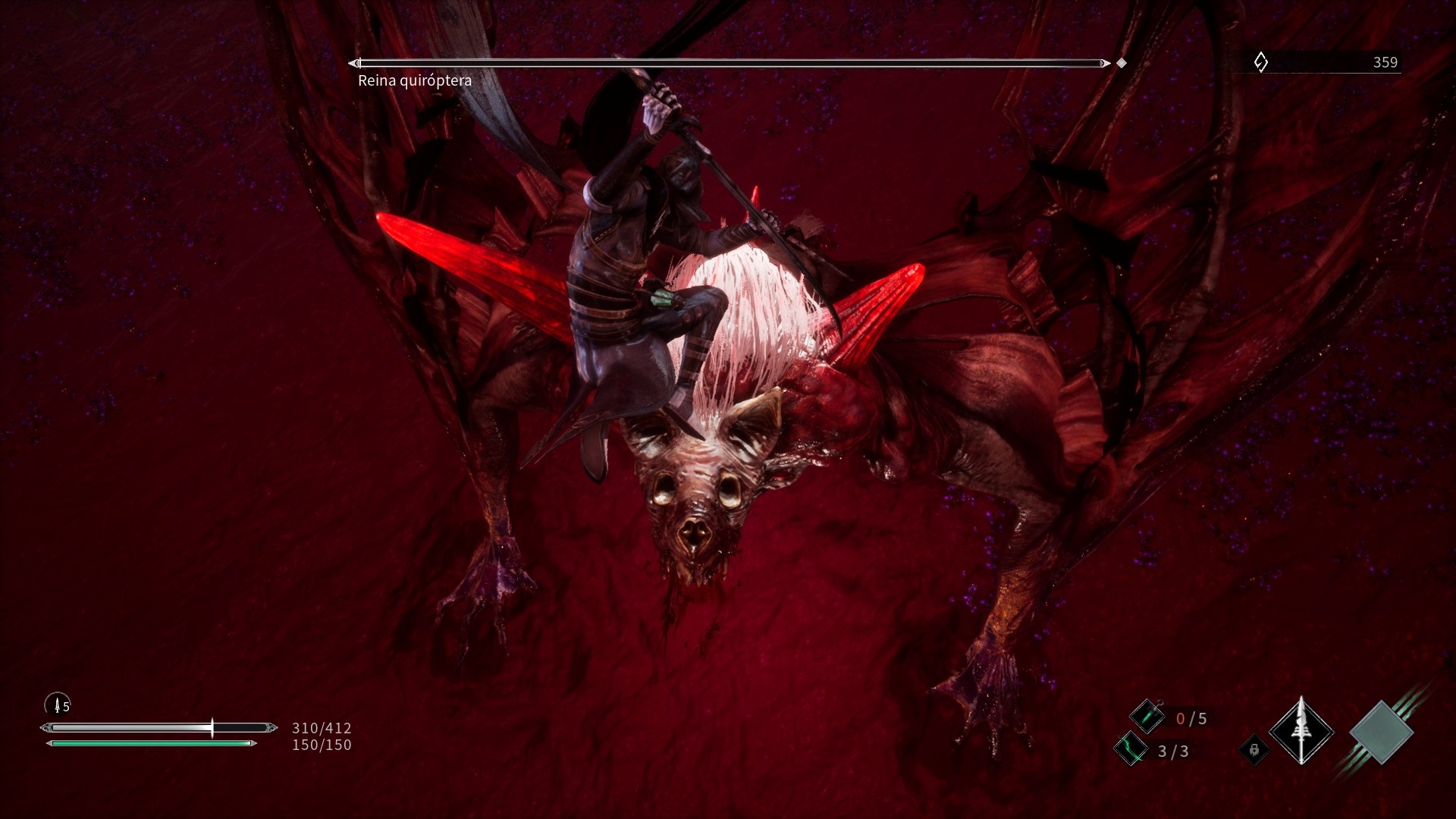The height and width of the screenshot is (819, 1456).
Task: Click the locked padlock ability slot
Action: click(1254, 750)
